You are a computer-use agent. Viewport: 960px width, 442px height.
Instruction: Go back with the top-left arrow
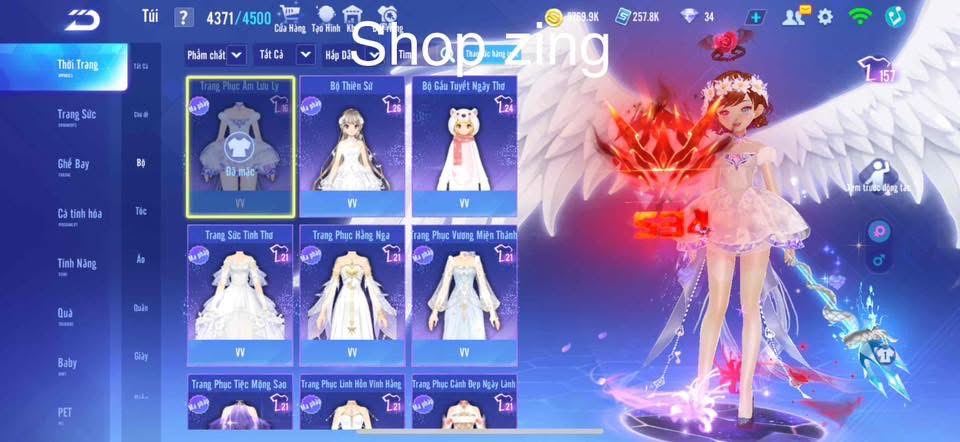point(82,18)
